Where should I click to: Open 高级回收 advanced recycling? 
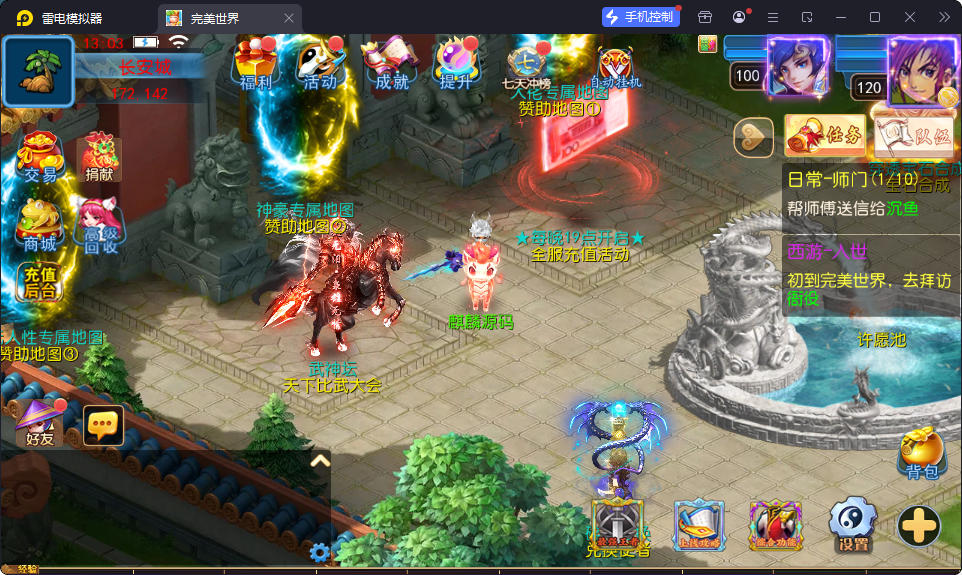[x=99, y=226]
